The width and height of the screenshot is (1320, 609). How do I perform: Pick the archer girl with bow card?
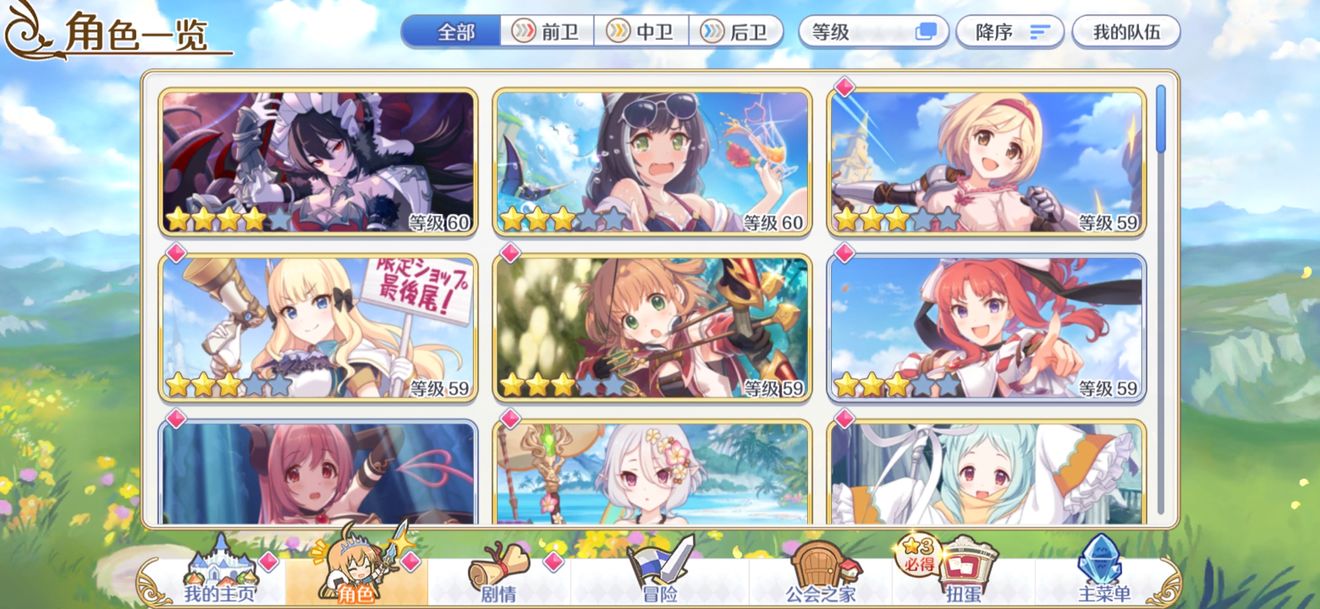pyautogui.click(x=652, y=328)
